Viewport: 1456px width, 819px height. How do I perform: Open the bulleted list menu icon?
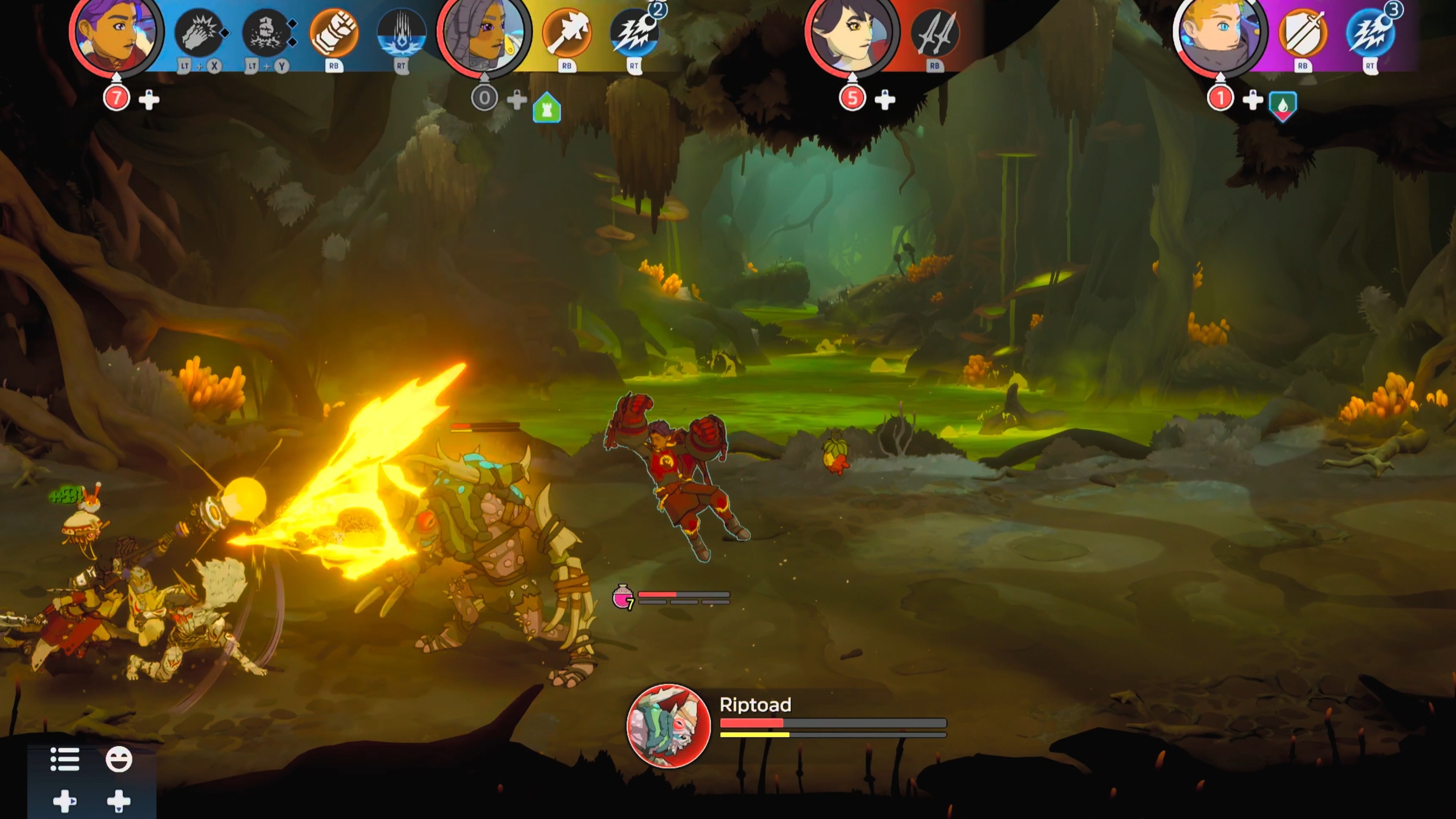[65, 759]
